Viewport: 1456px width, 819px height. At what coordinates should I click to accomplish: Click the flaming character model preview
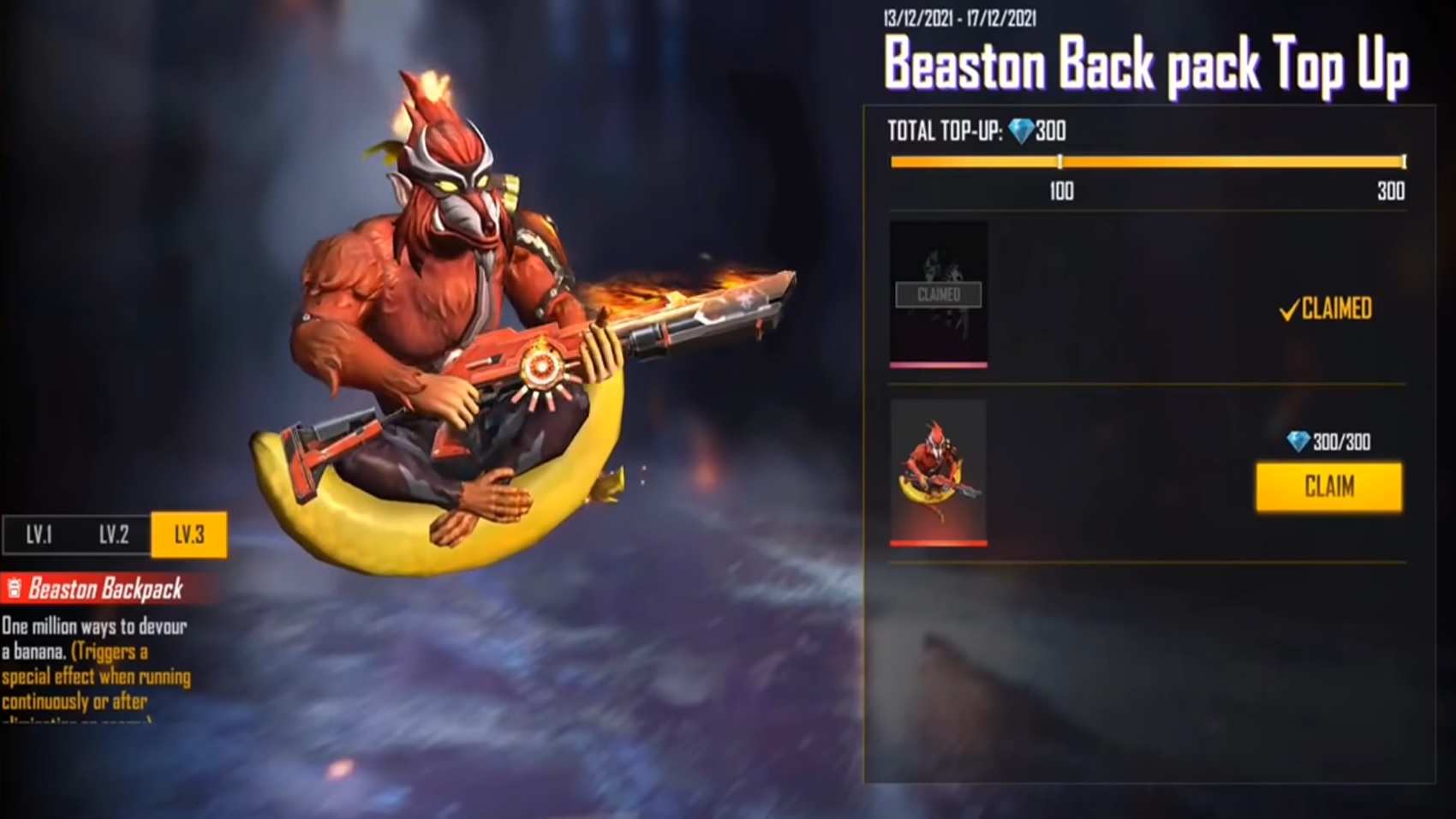click(445, 300)
